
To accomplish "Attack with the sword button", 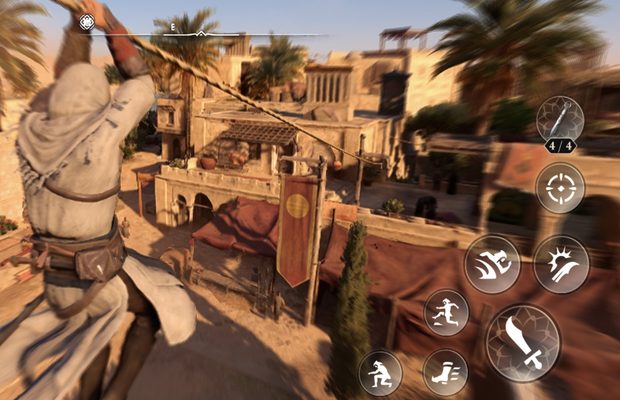I will [522, 343].
